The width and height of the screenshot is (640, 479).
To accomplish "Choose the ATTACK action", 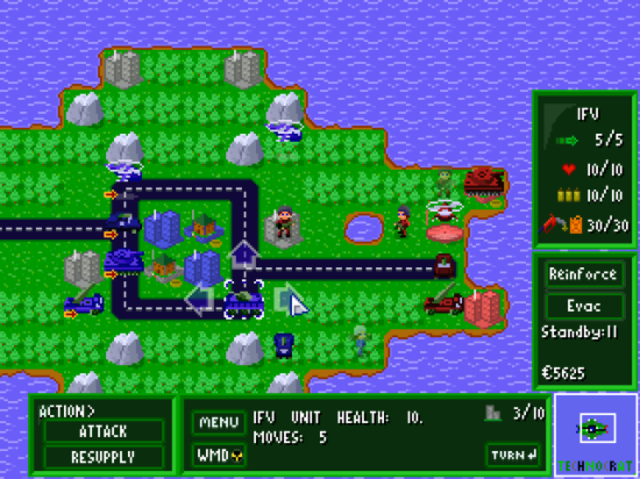I will pyautogui.click(x=102, y=431).
